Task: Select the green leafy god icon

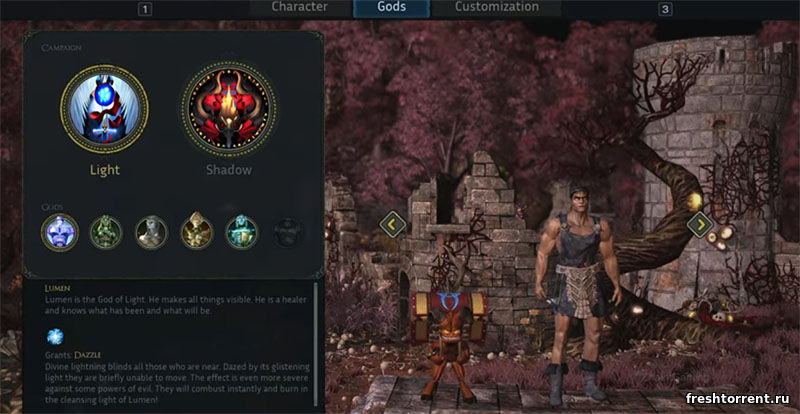Action: (x=105, y=232)
